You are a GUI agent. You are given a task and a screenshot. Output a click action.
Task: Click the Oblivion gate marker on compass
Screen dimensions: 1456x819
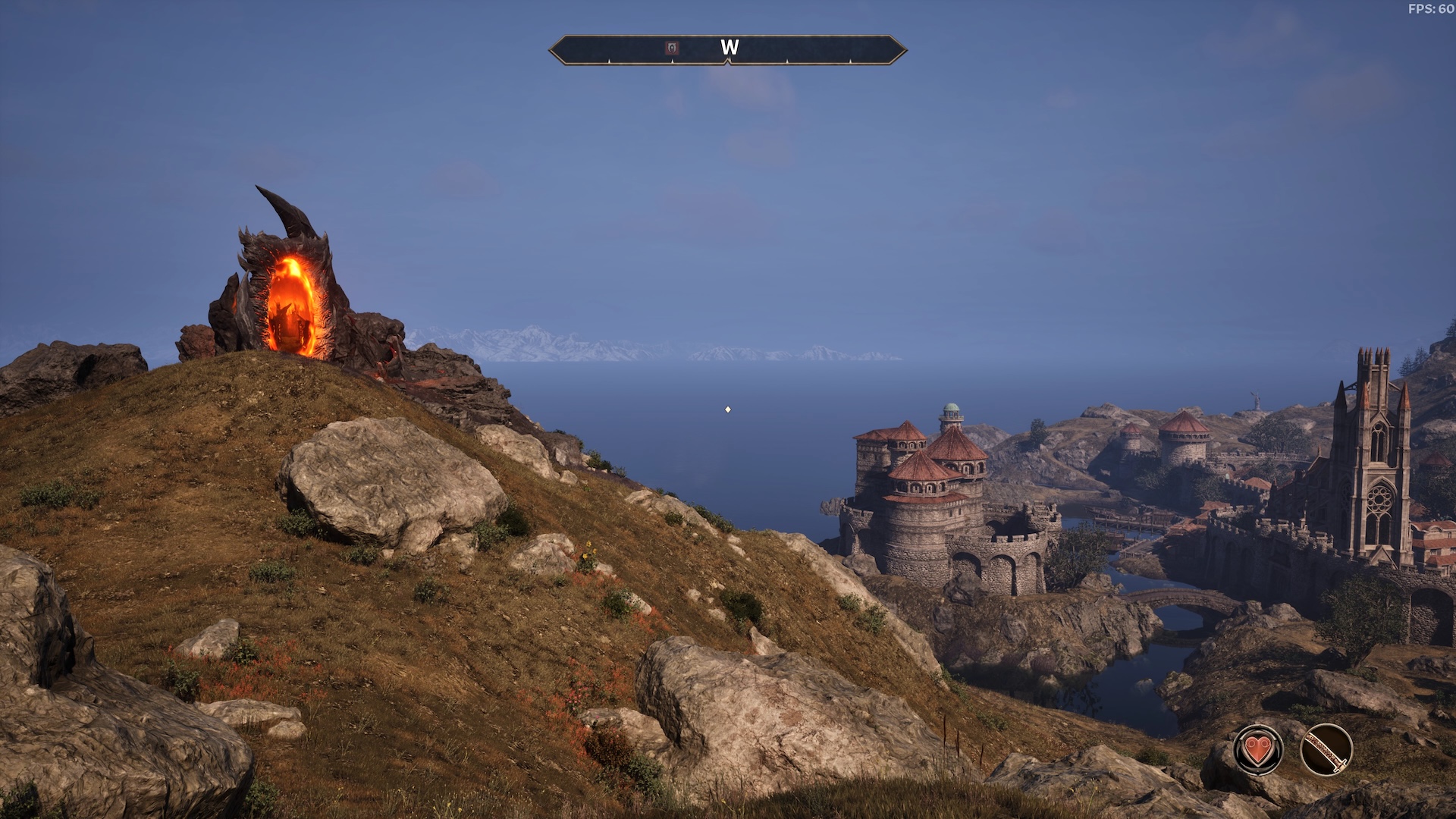click(672, 49)
